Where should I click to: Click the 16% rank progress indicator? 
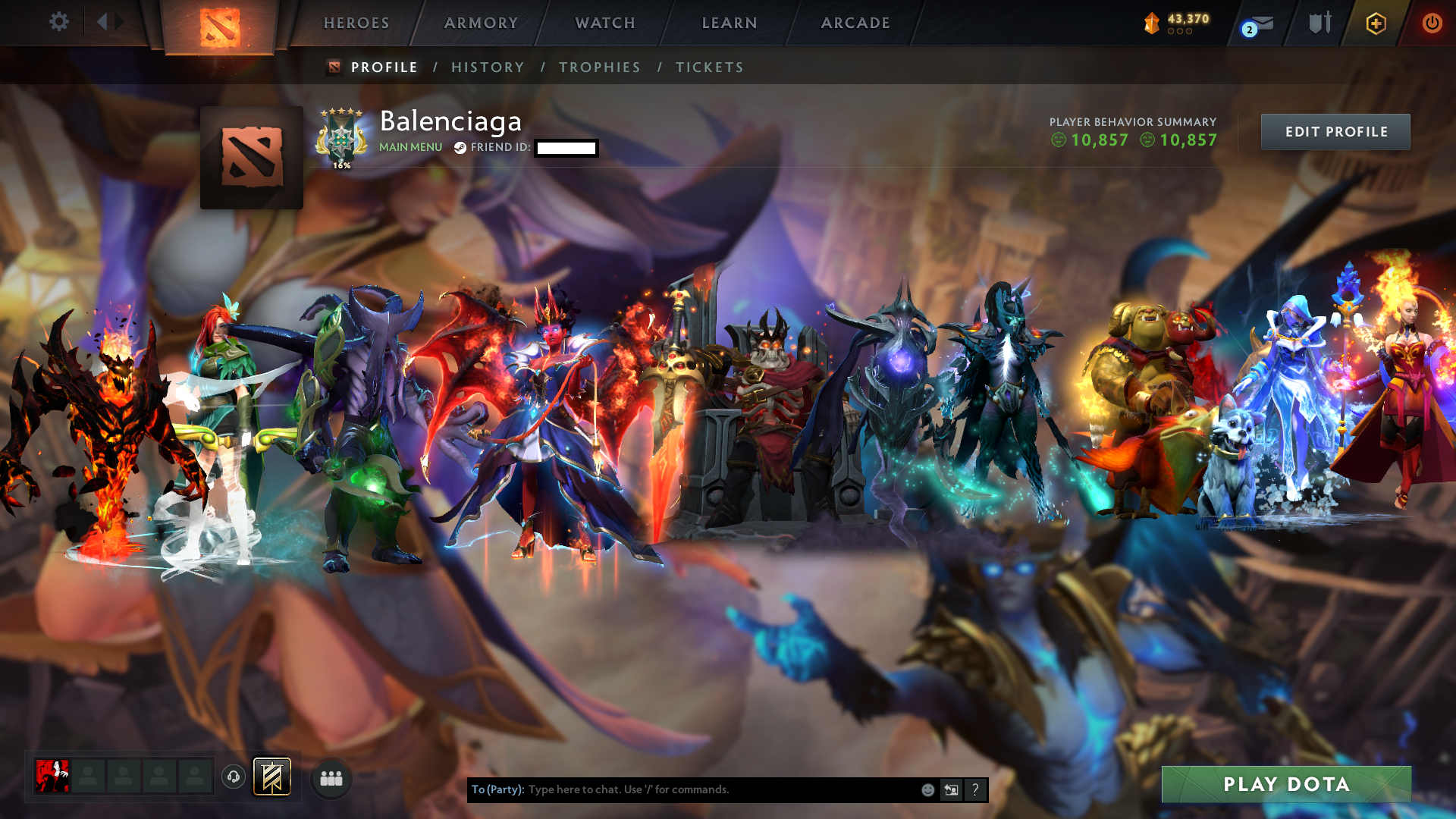point(341,163)
